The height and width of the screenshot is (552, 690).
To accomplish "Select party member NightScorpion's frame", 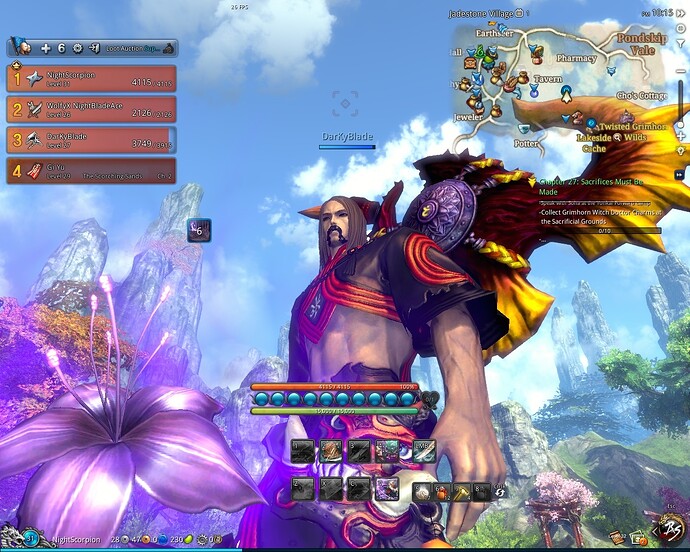I will 92,79.
